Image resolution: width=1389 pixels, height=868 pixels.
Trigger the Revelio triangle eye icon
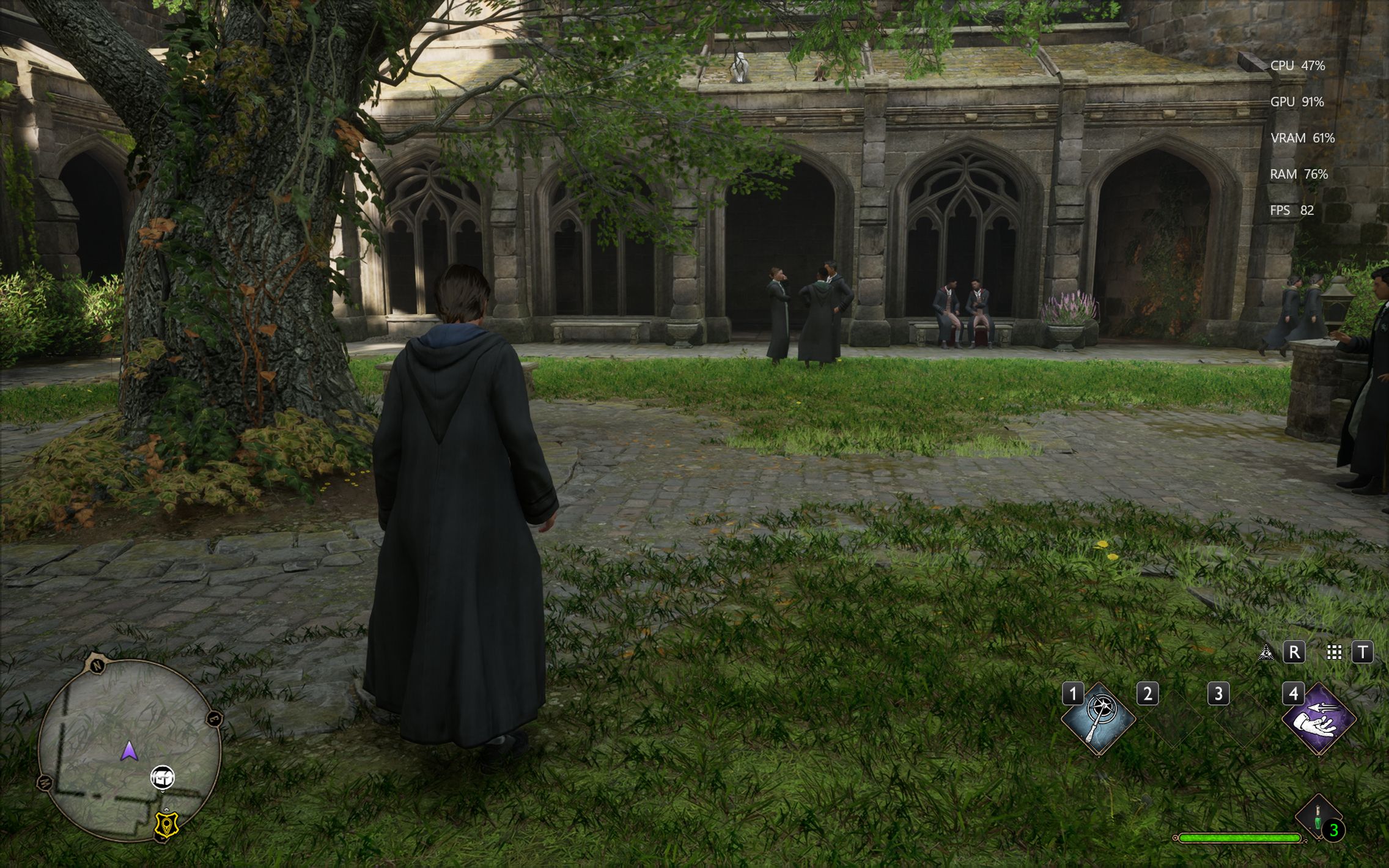[1266, 653]
